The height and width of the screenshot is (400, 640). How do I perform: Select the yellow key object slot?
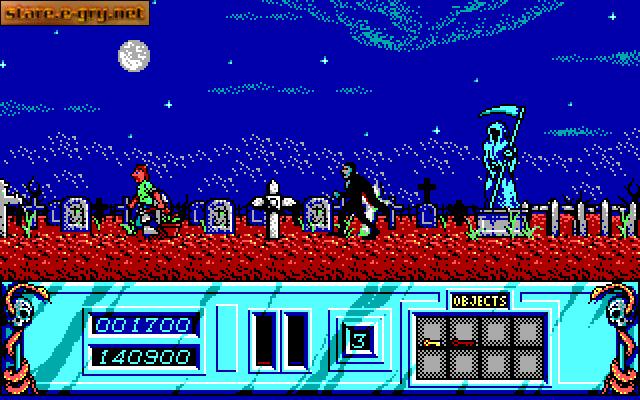pos(433,333)
